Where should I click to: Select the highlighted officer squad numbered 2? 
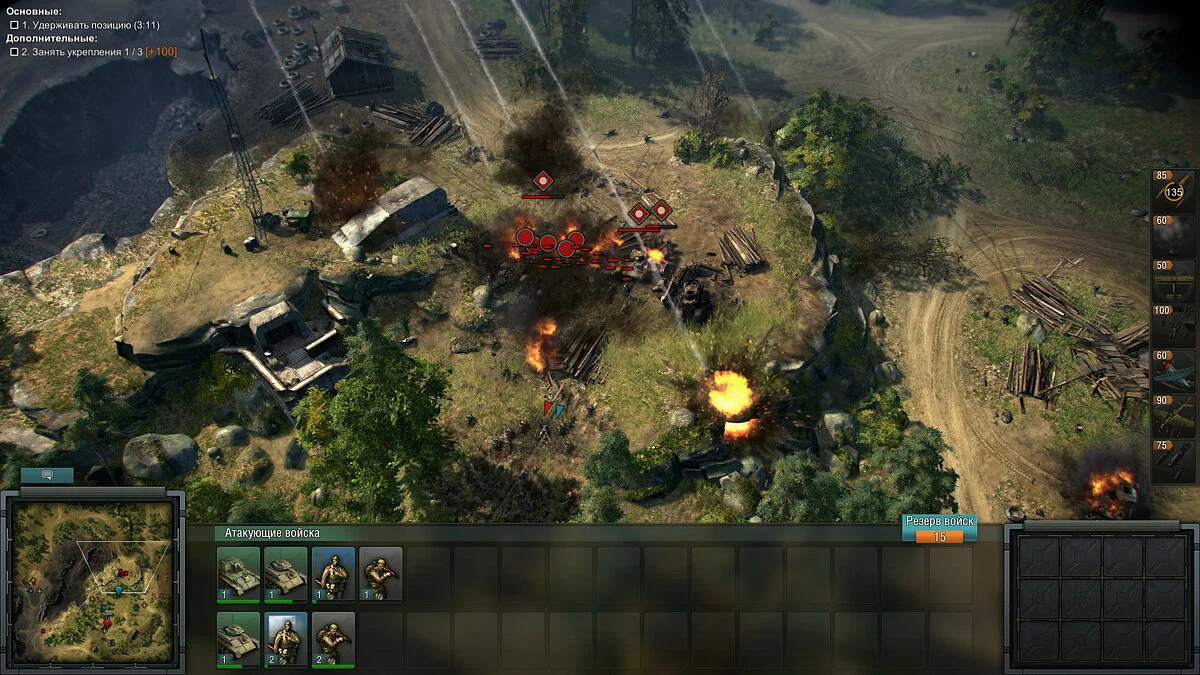tap(286, 638)
